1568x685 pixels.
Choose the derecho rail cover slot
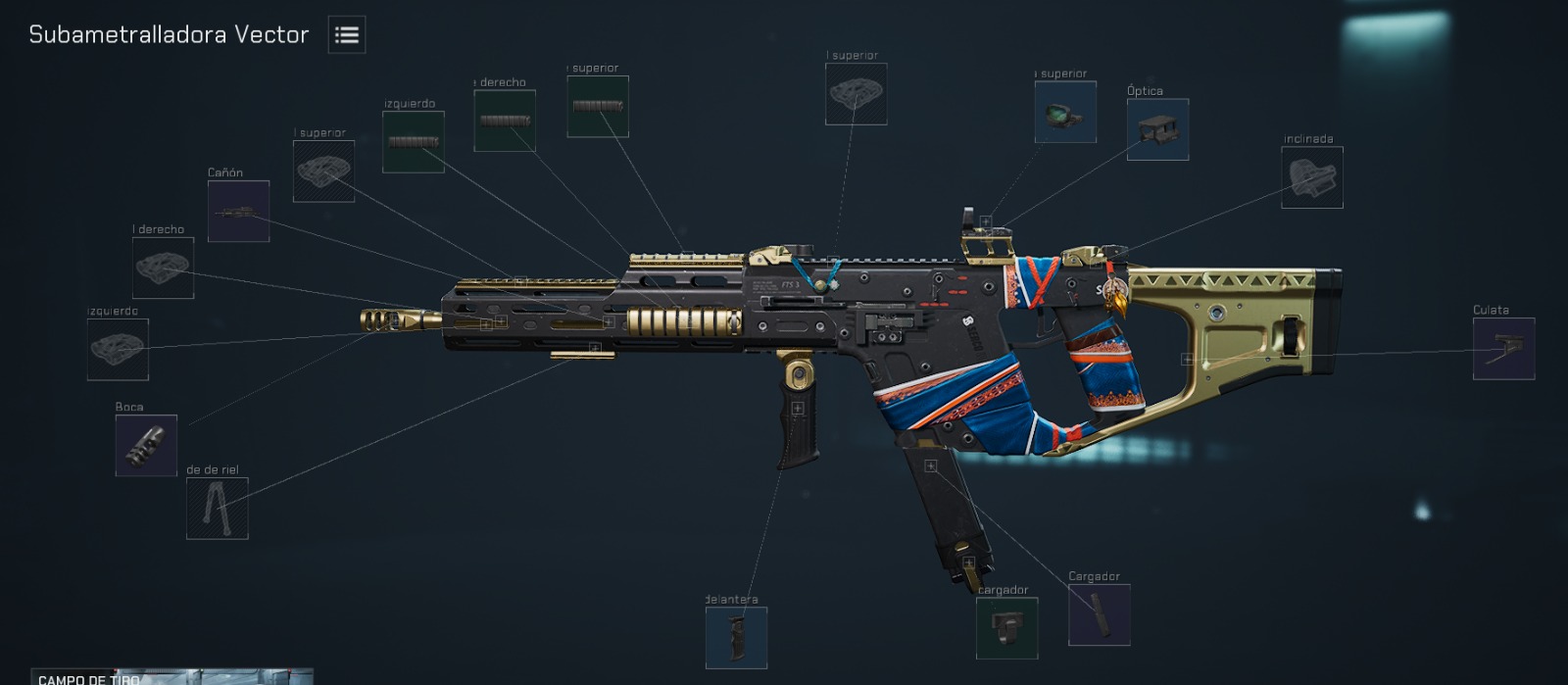click(504, 121)
